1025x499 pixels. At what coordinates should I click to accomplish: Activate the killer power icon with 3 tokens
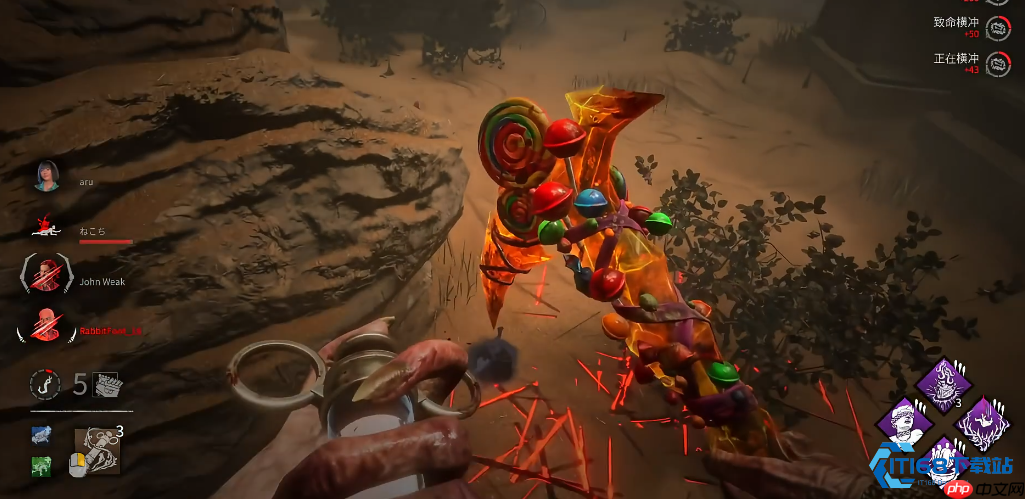[x=98, y=448]
